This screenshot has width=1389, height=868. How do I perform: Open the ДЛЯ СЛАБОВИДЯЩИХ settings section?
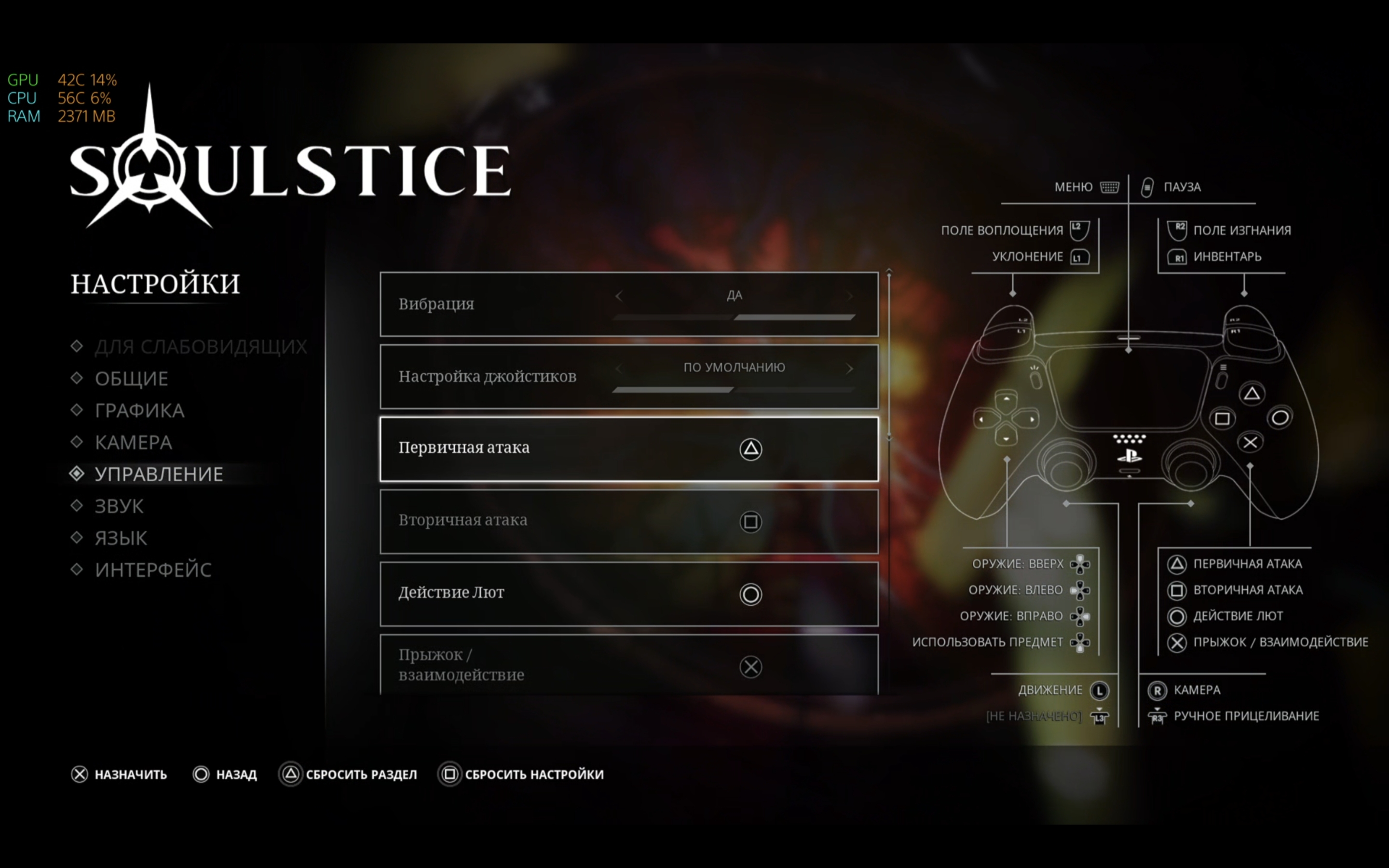point(200,347)
